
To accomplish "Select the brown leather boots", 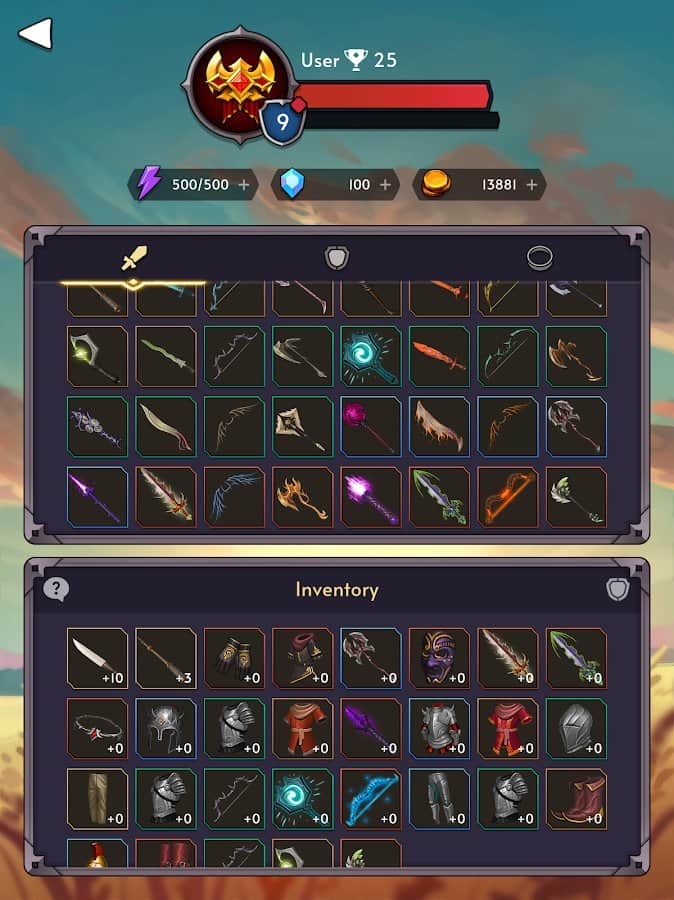I will tap(576, 798).
